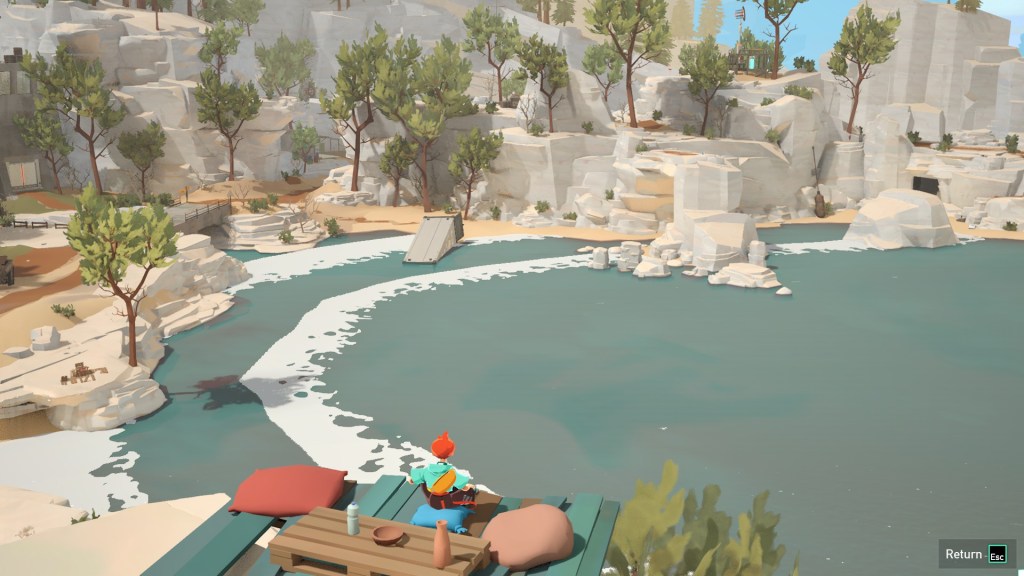
Task: Click the Return button
Action: pyautogui.click(x=975, y=554)
